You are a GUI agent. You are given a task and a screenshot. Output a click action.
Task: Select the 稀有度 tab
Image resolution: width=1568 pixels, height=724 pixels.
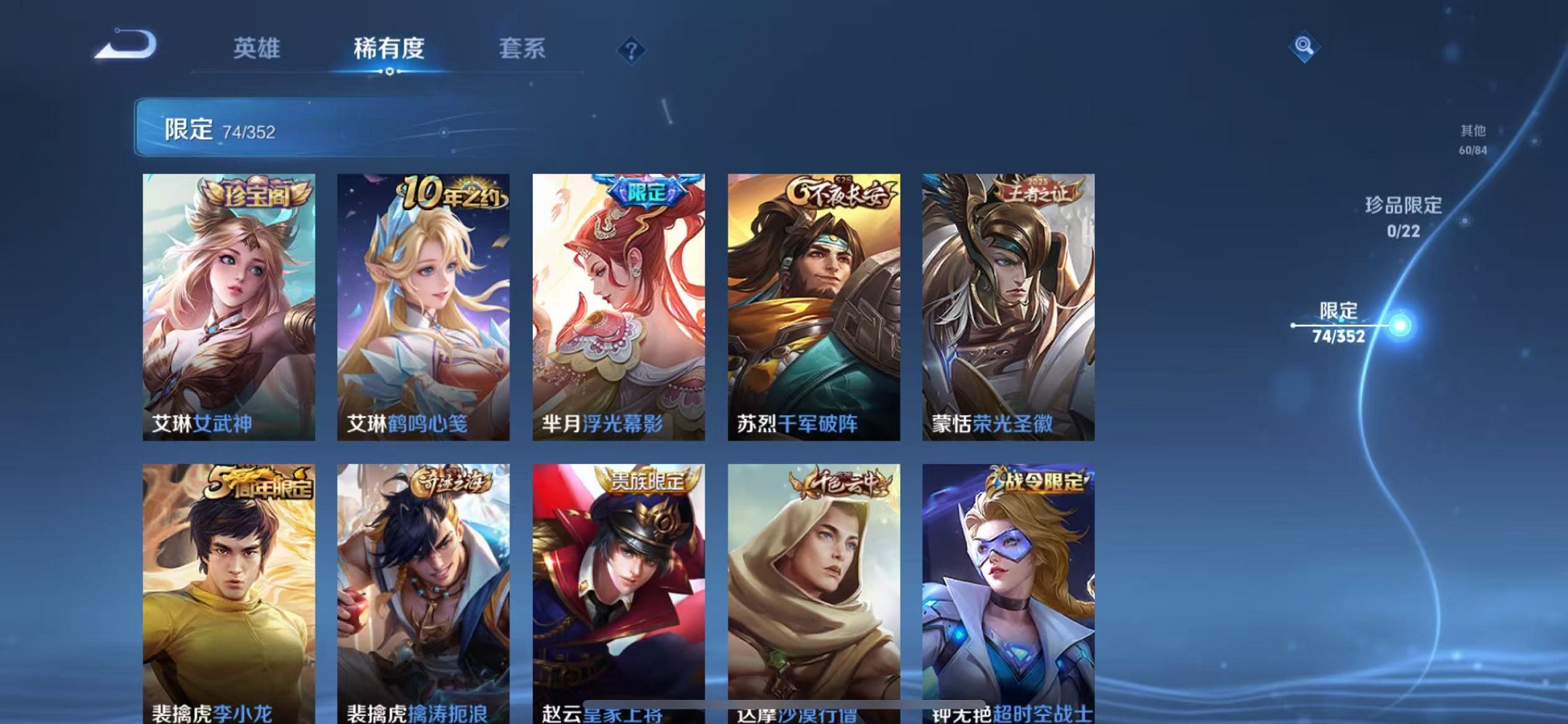pos(388,48)
